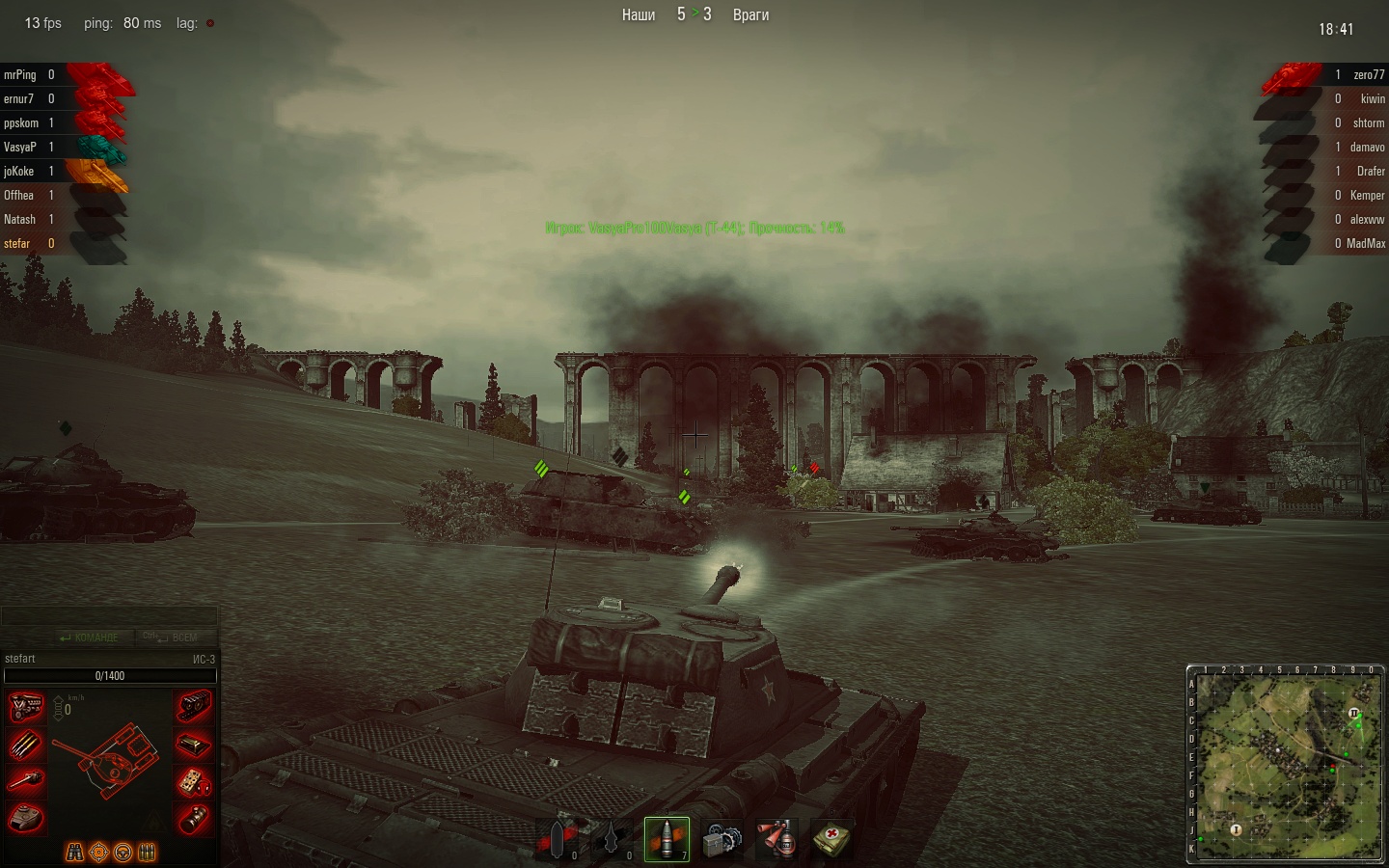Select the high-explosive shell with 7 rounds
This screenshot has width=1389, height=868.
point(667,839)
